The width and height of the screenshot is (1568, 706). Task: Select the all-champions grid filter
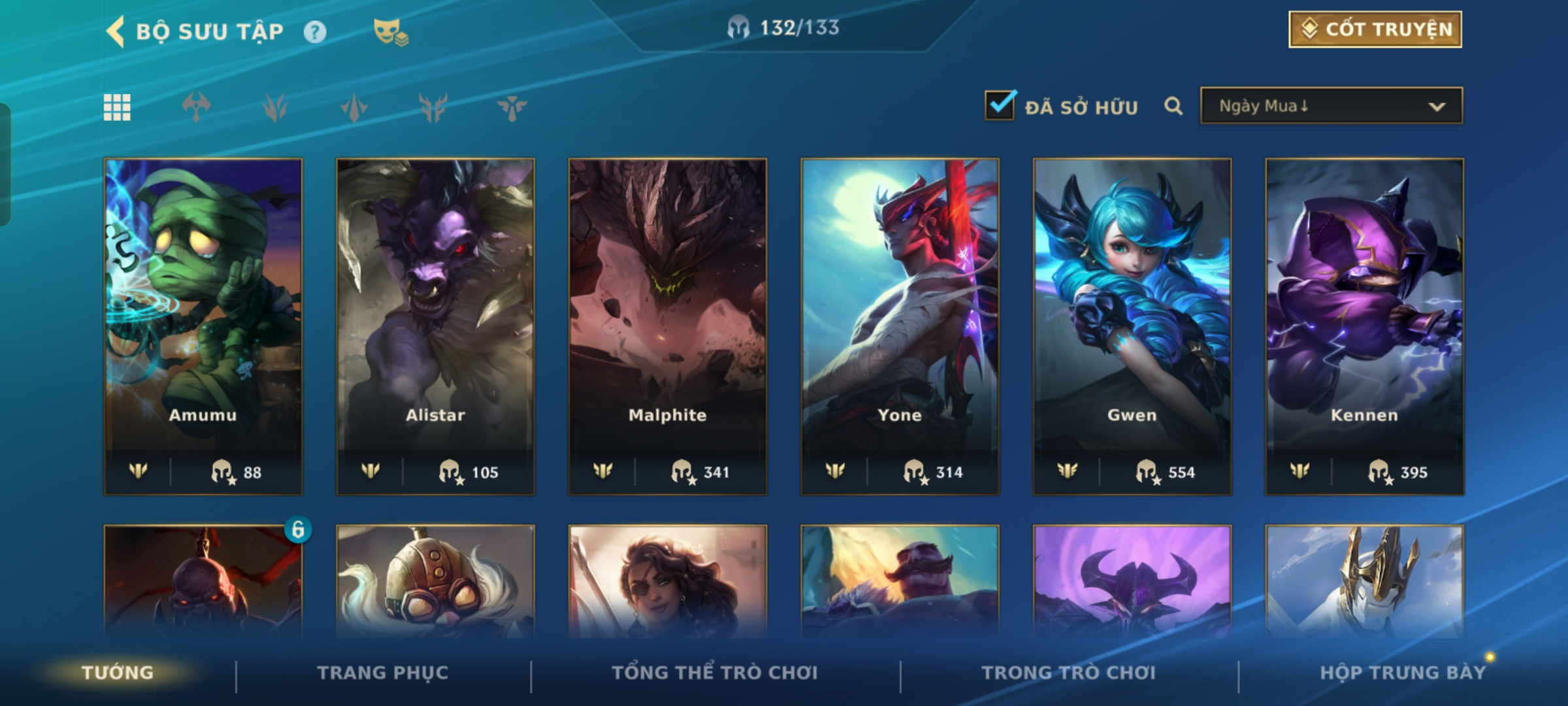(x=118, y=107)
